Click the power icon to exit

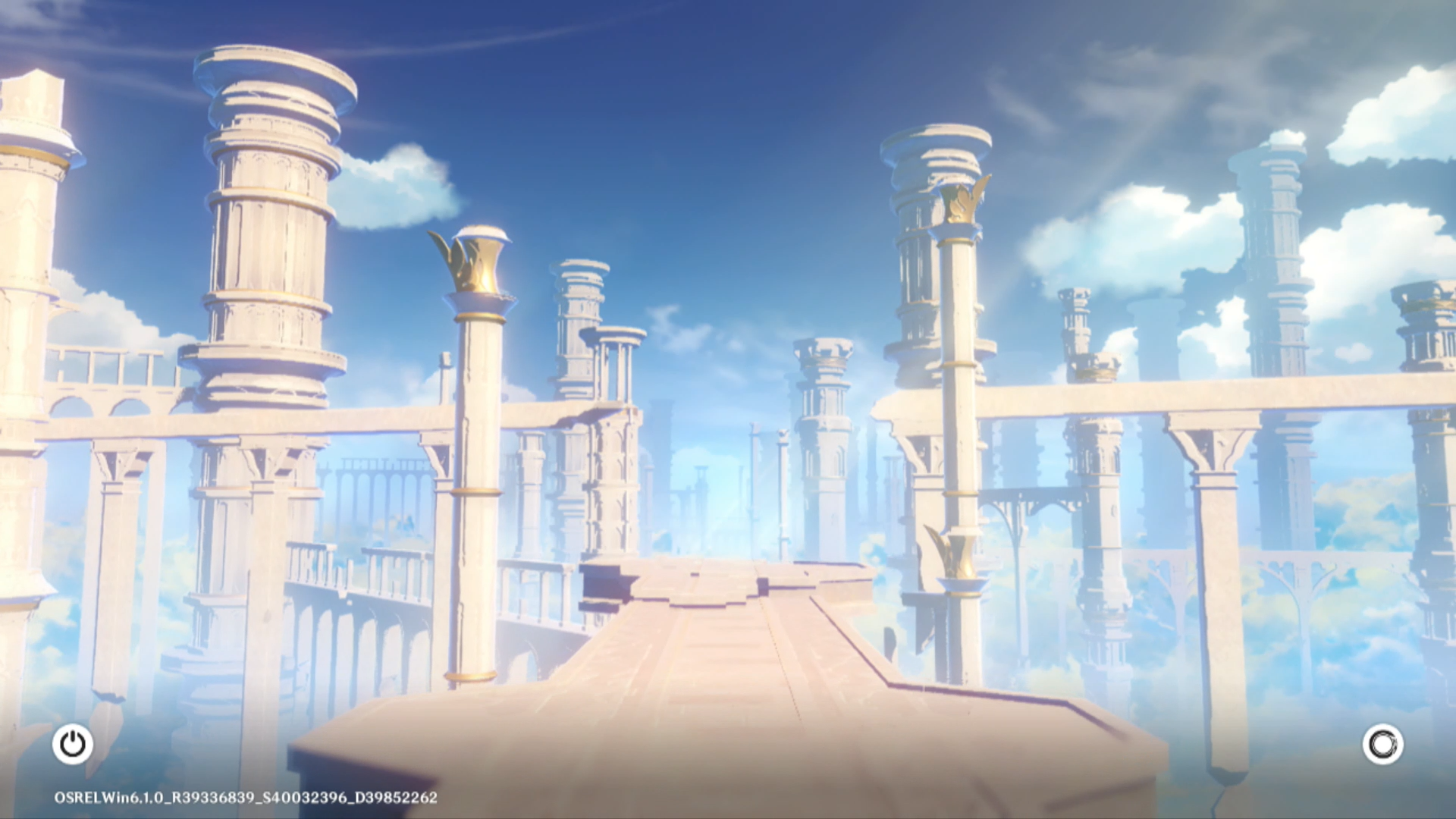73,744
